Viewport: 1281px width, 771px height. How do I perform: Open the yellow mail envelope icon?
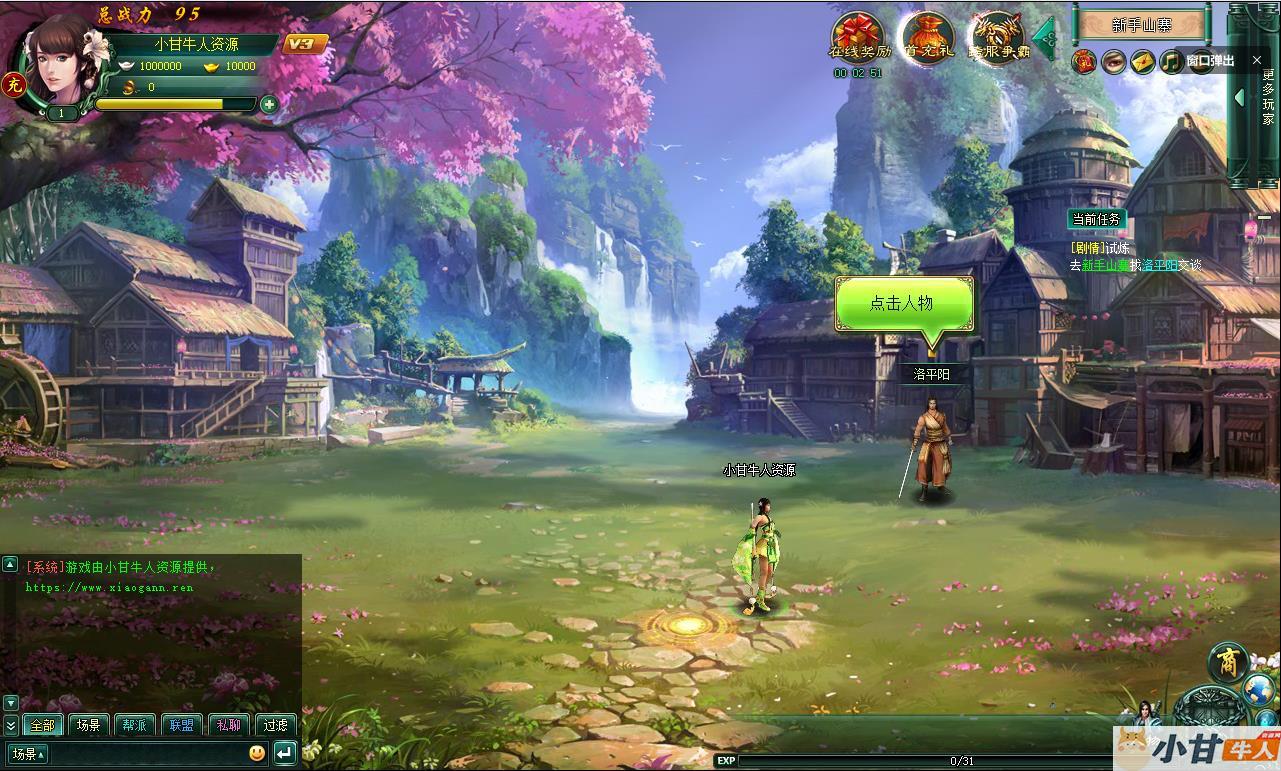pyautogui.click(x=1142, y=62)
